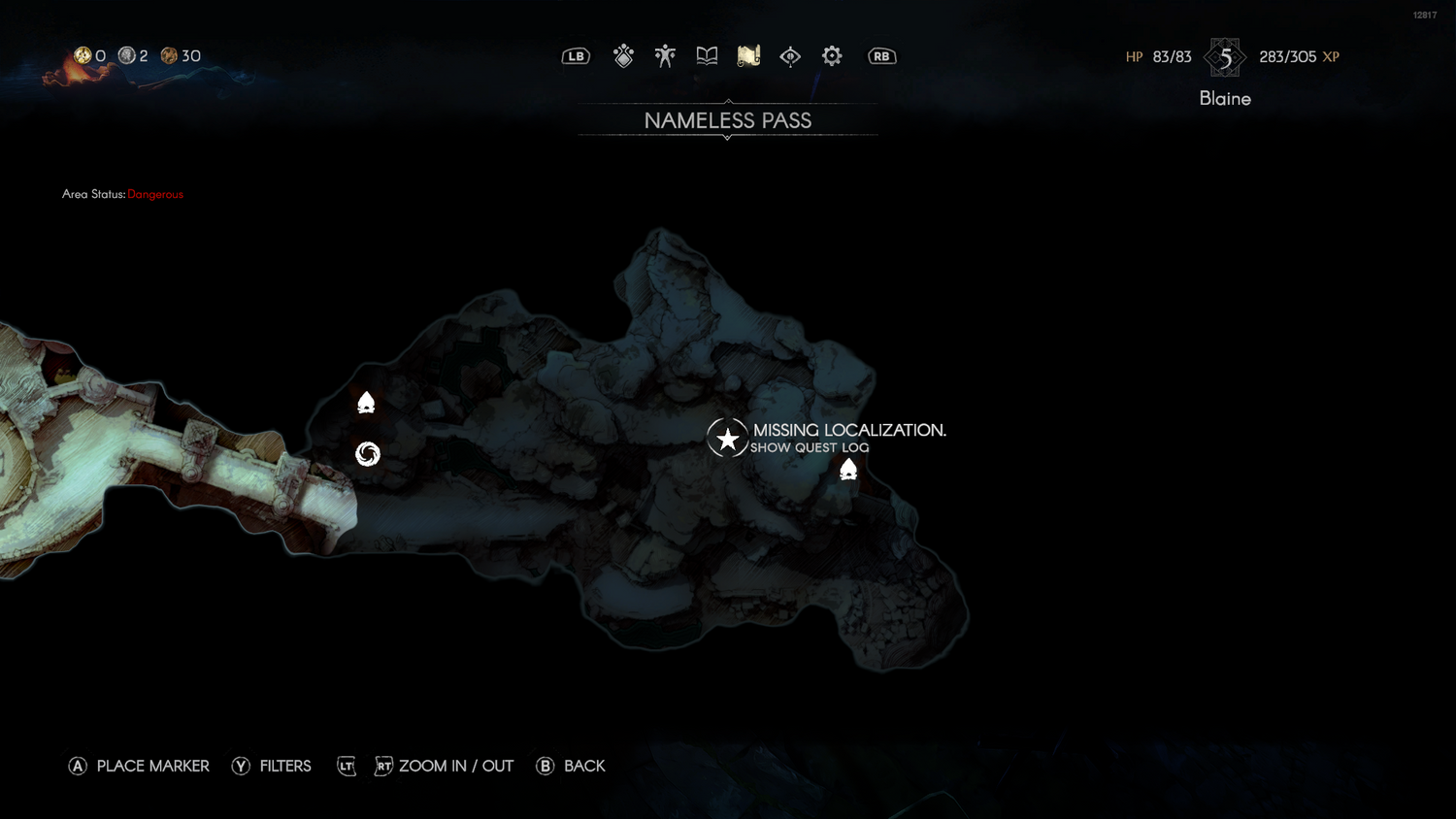Select the starred quest marker on map
The width and height of the screenshot is (1456, 819).
[727, 439]
